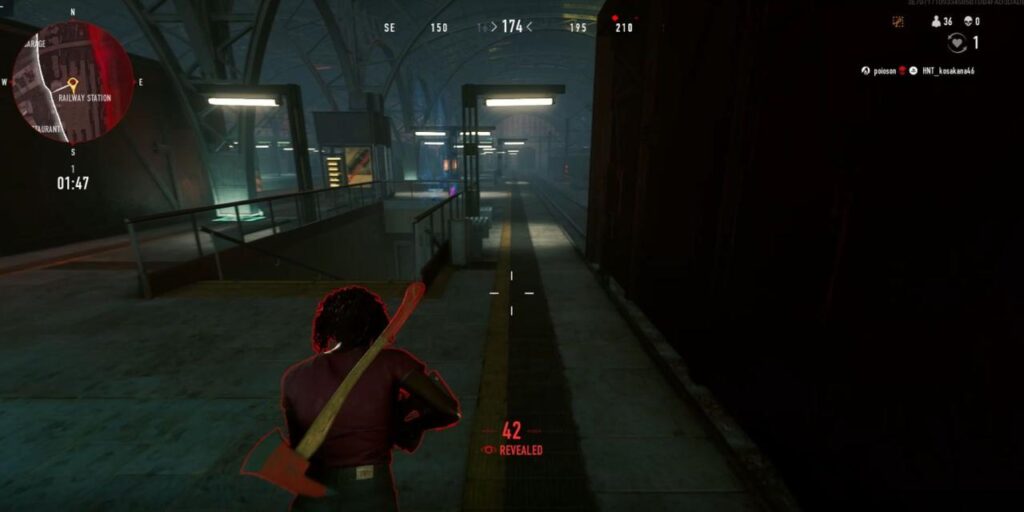Image resolution: width=1024 pixels, height=512 pixels.
Task: Click the yellow waypoint marker on minimap
Action: tap(72, 84)
